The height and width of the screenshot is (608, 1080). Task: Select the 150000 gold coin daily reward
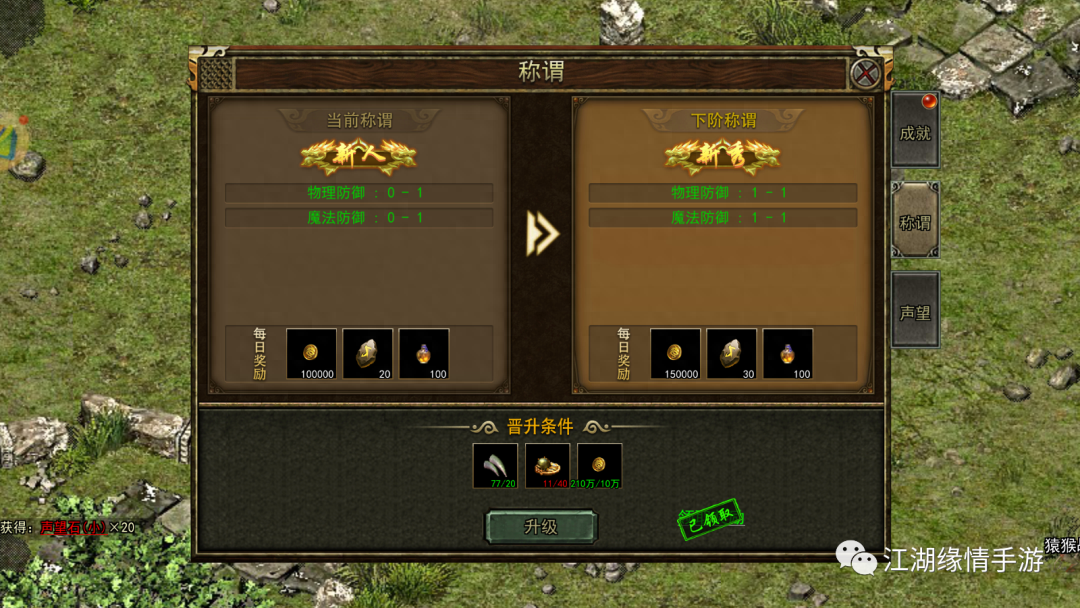point(676,354)
